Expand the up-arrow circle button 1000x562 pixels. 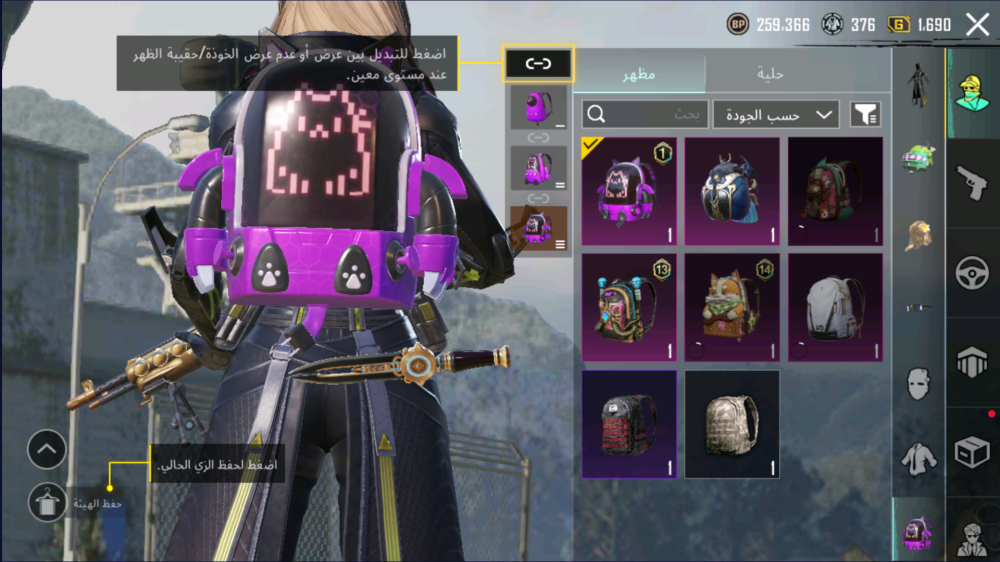point(46,450)
